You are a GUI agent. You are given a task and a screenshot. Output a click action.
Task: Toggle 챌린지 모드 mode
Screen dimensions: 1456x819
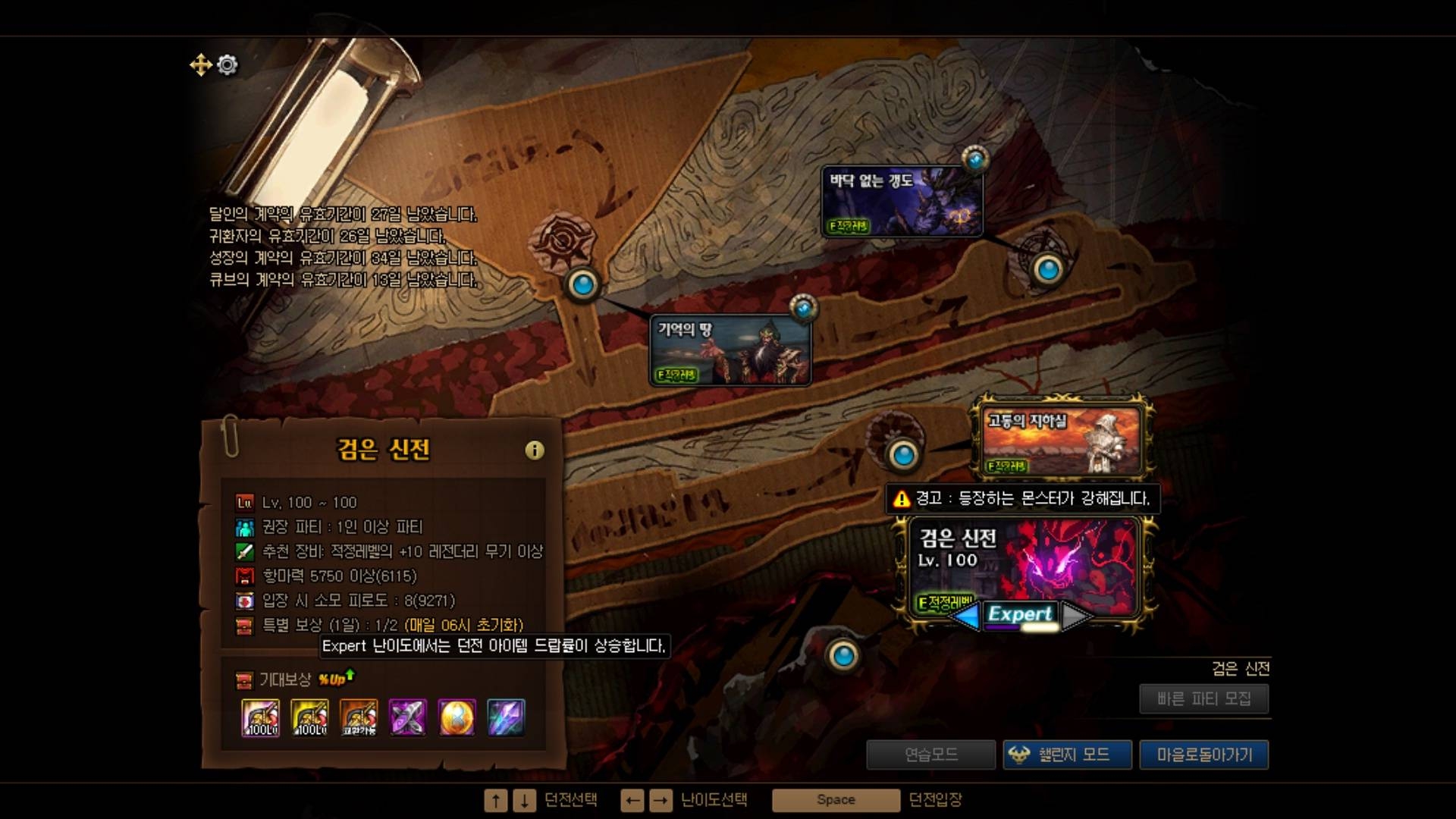[1068, 755]
